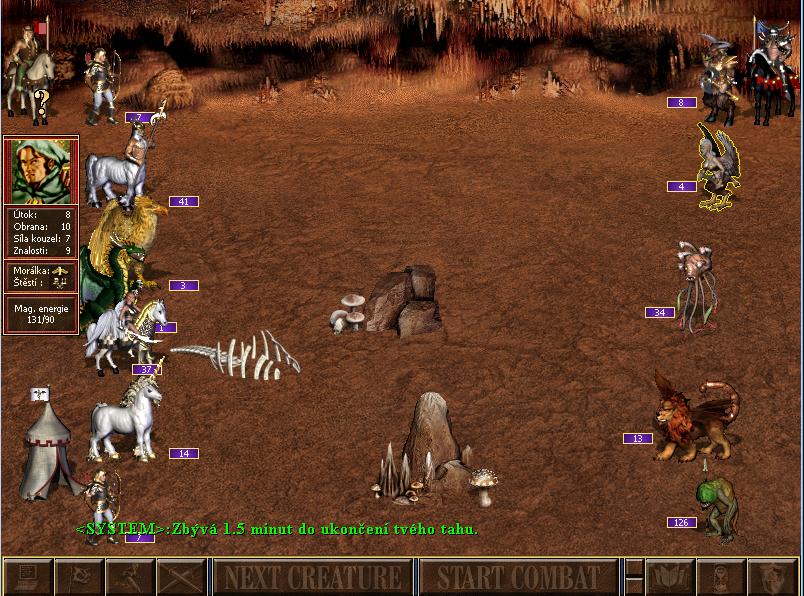Toggle auto-combat crossed swords button
The height and width of the screenshot is (596, 804).
[180, 577]
